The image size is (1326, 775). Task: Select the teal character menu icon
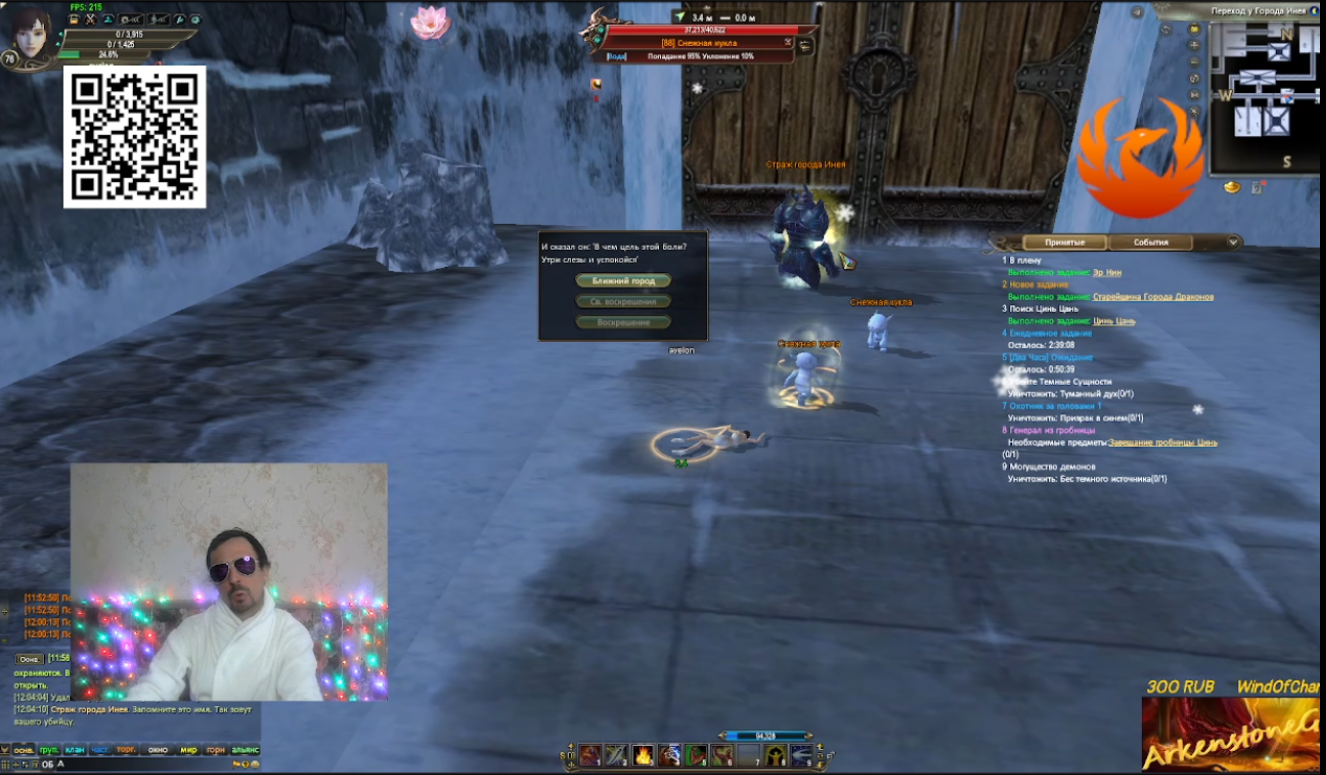tap(110, 19)
